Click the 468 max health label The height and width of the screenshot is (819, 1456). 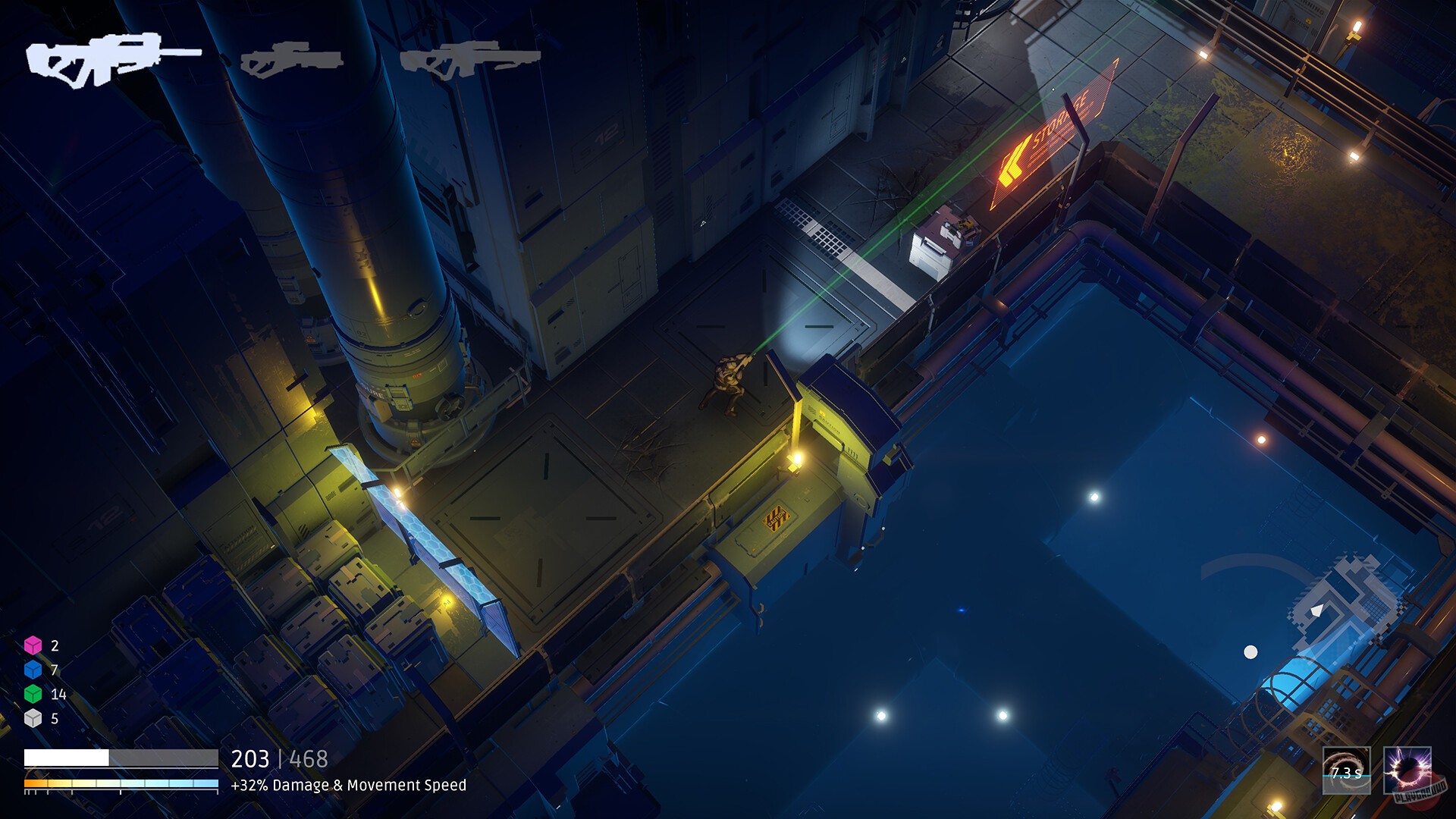point(307,758)
